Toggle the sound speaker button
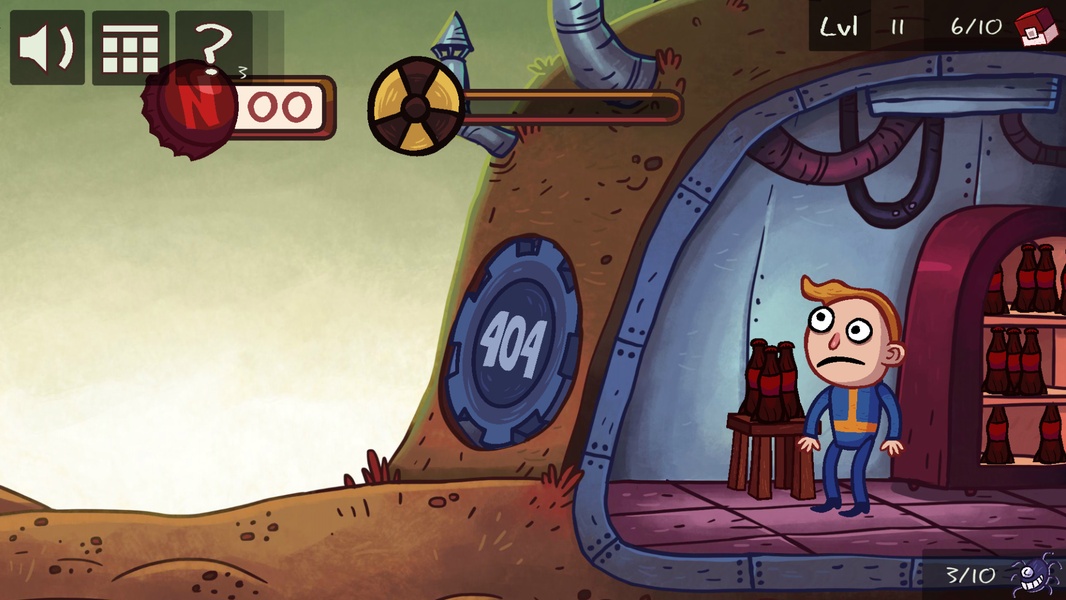 [x=47, y=47]
